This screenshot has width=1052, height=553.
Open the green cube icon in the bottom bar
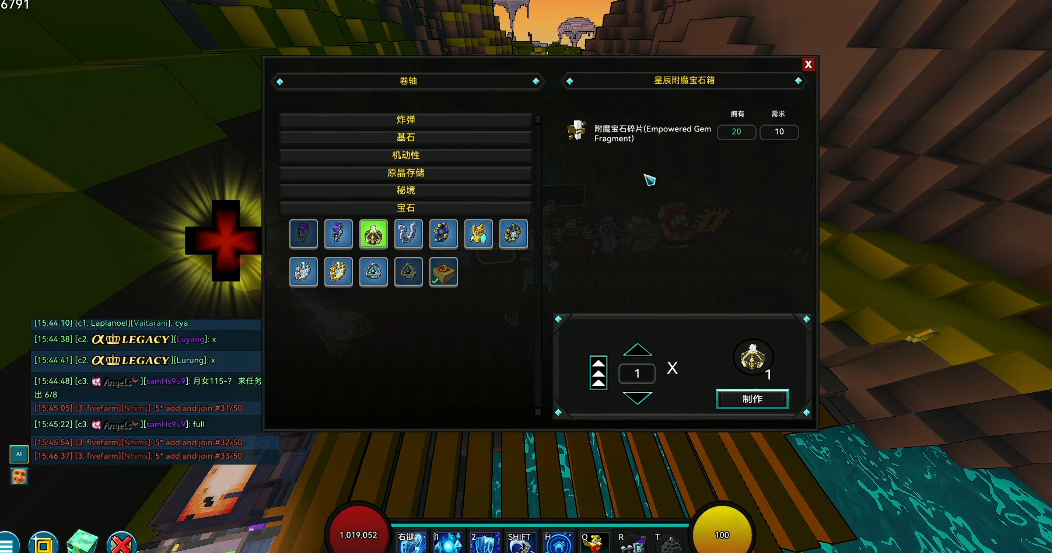point(81,543)
